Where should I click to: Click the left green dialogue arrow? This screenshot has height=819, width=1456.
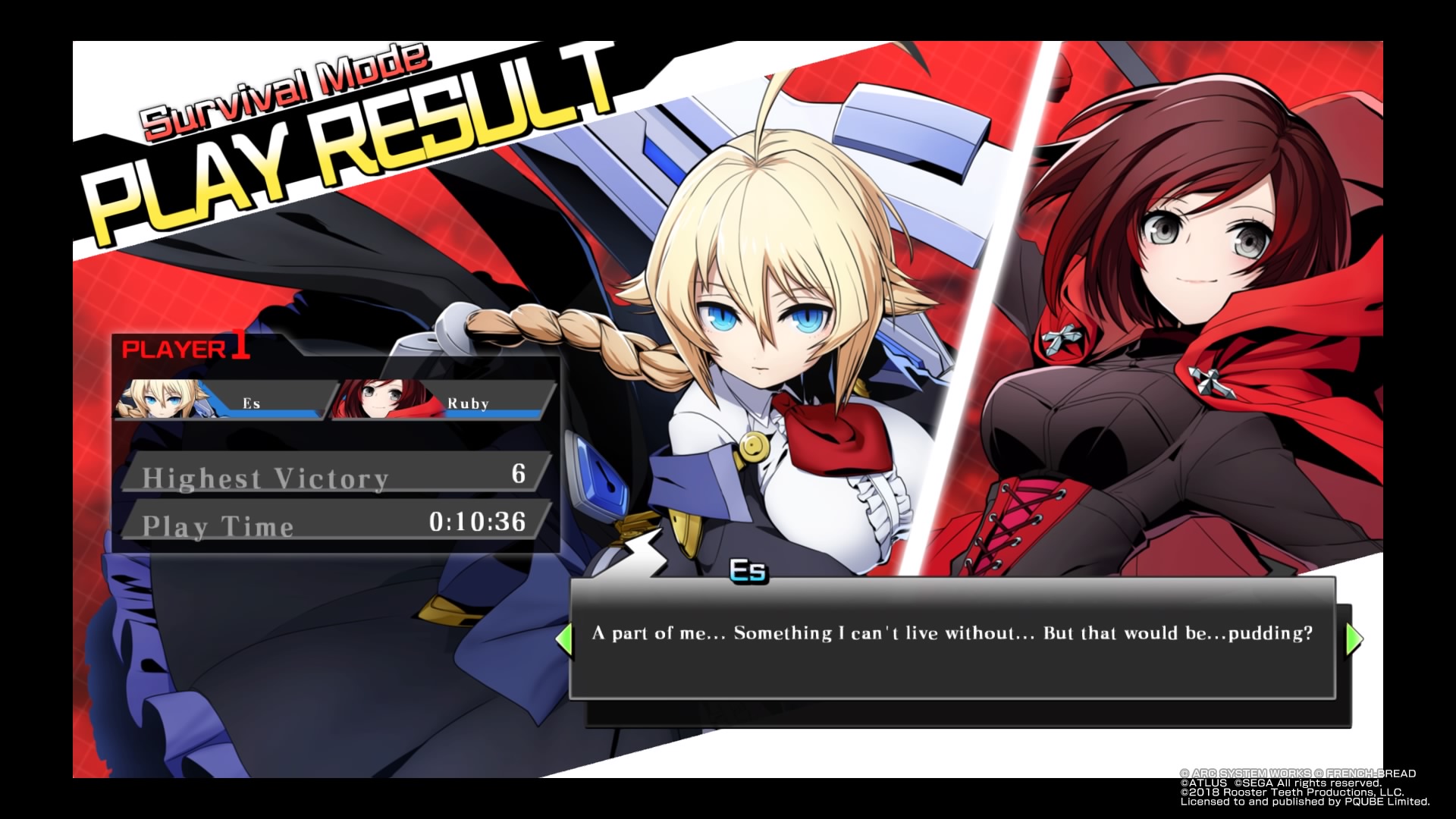tap(563, 639)
